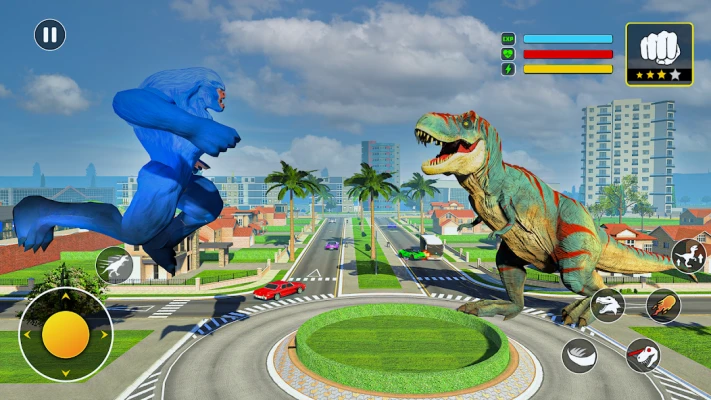Image resolution: width=711 pixels, height=400 pixels.
Task: Tap the yellow movement joystick knob
Action: tap(66, 335)
